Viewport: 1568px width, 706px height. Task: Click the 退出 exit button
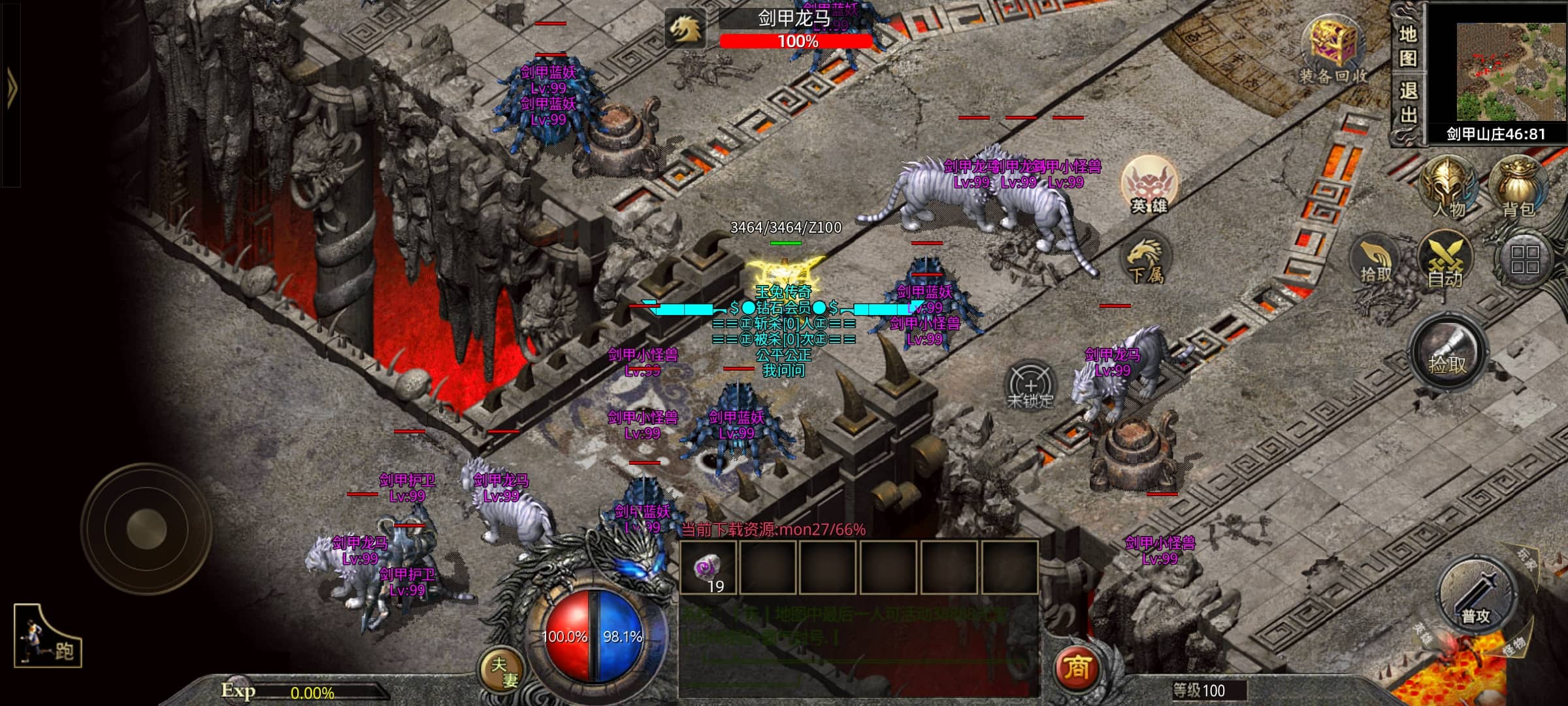pyautogui.click(x=1407, y=103)
